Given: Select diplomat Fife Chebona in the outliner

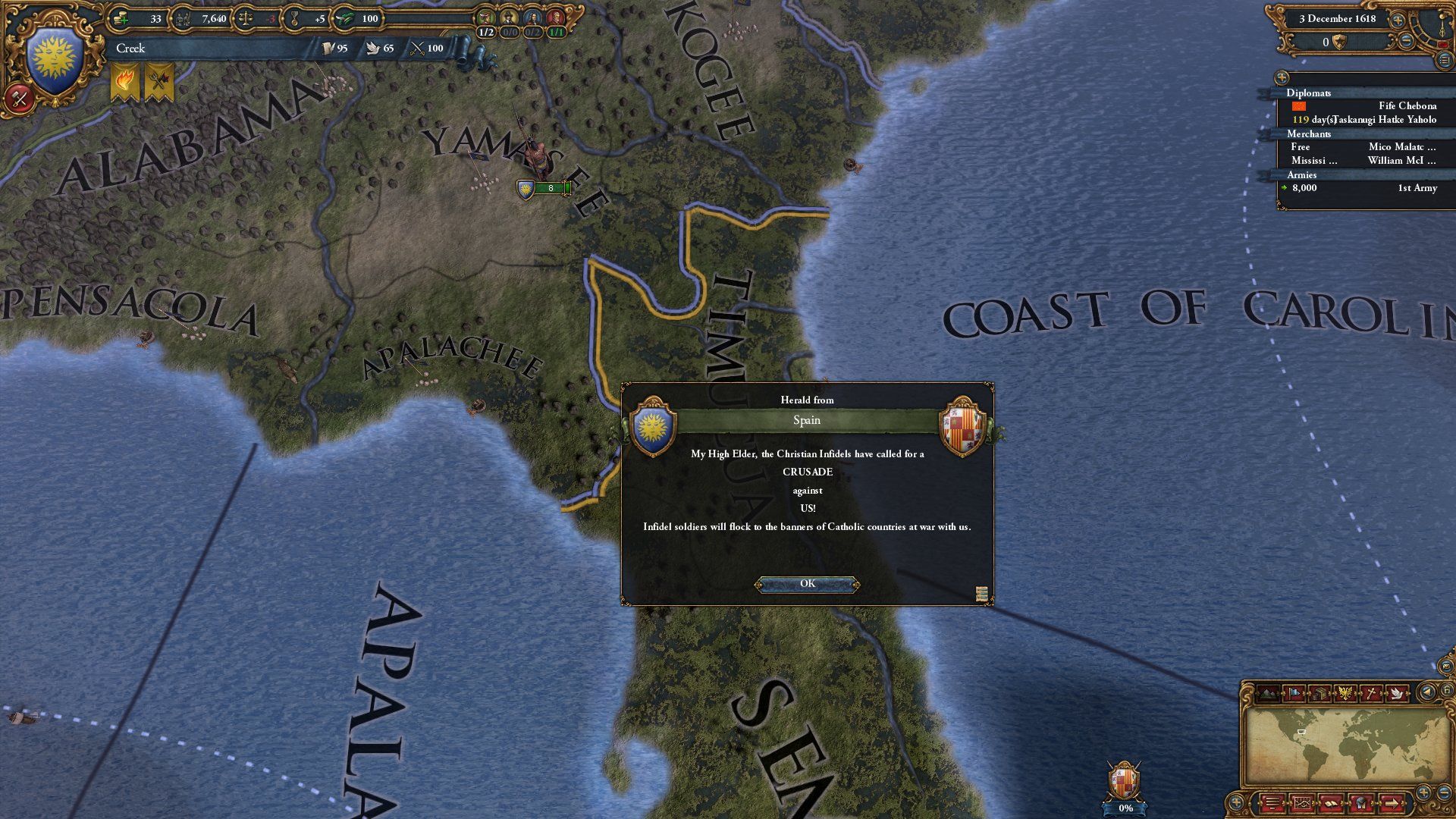Looking at the screenshot, I should pyautogui.click(x=1407, y=106).
